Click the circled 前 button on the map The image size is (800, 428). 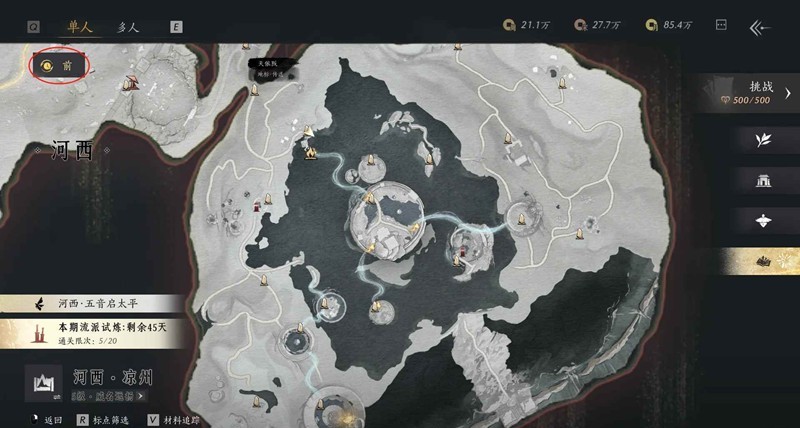pyautogui.click(x=60, y=66)
